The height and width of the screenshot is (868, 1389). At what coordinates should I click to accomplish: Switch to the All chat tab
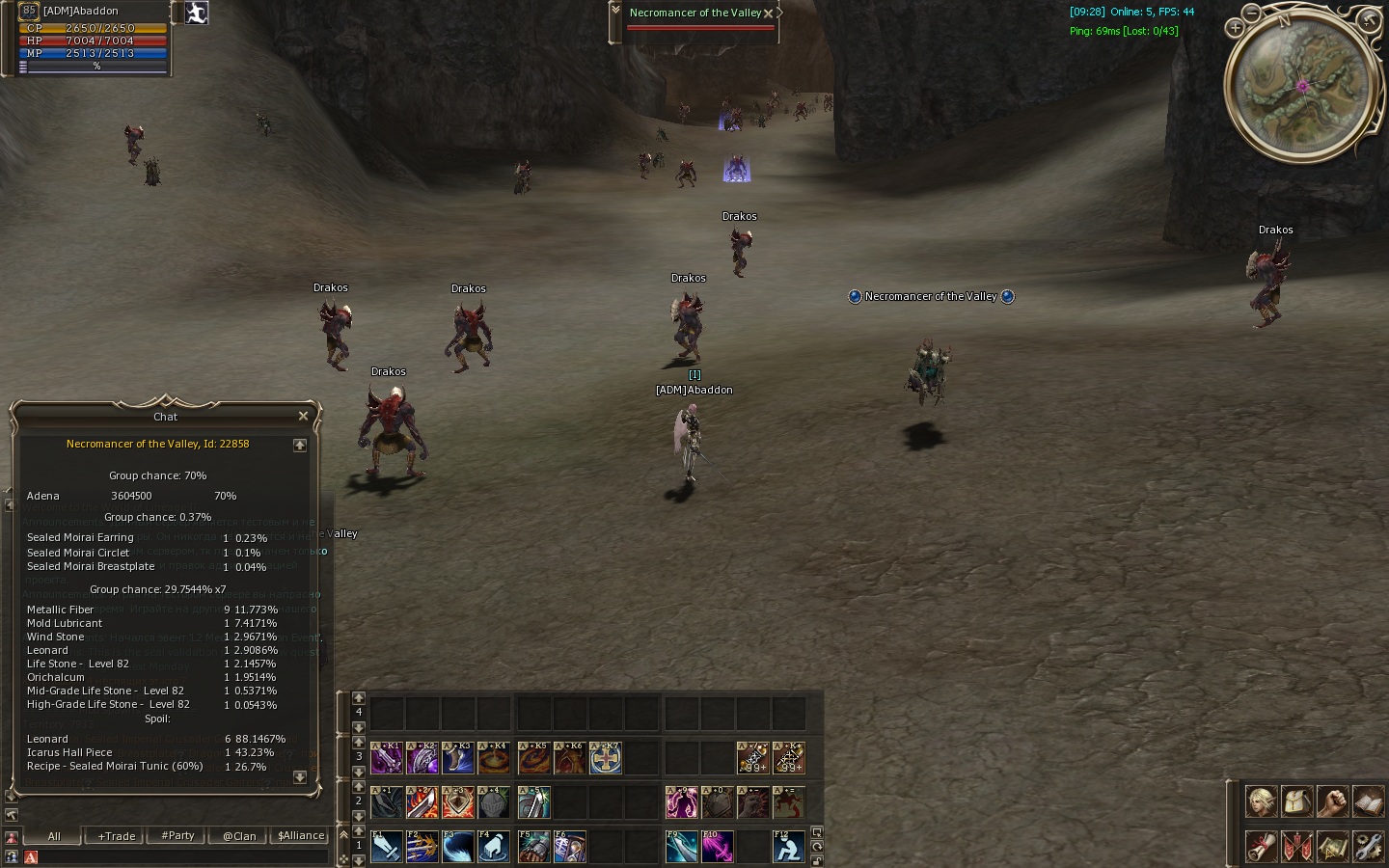coord(54,836)
